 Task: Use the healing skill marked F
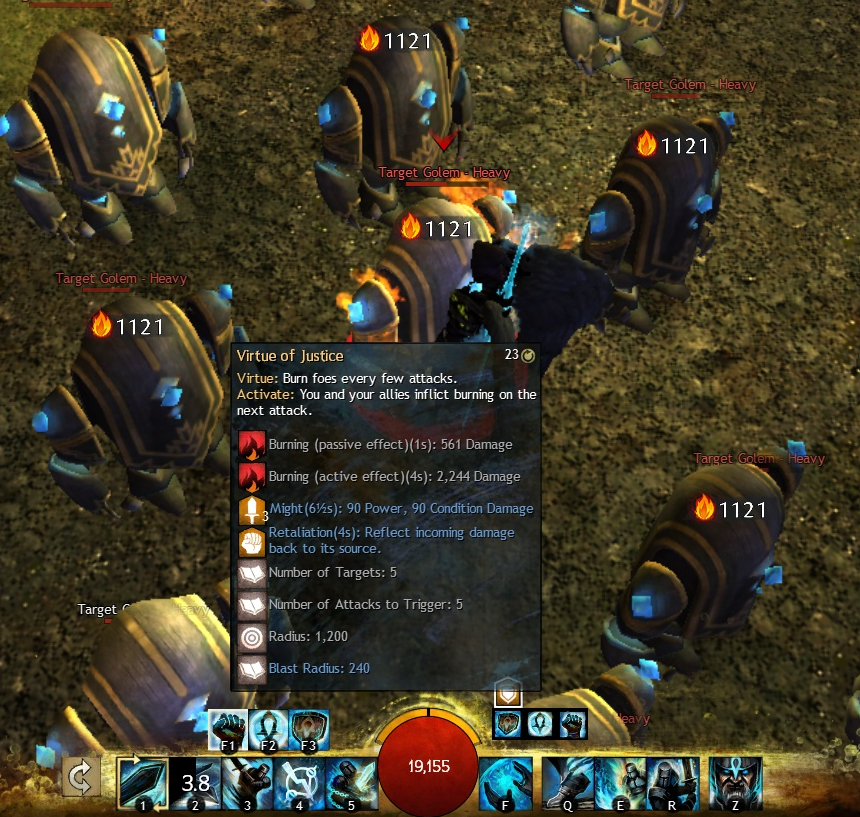[x=505, y=780]
